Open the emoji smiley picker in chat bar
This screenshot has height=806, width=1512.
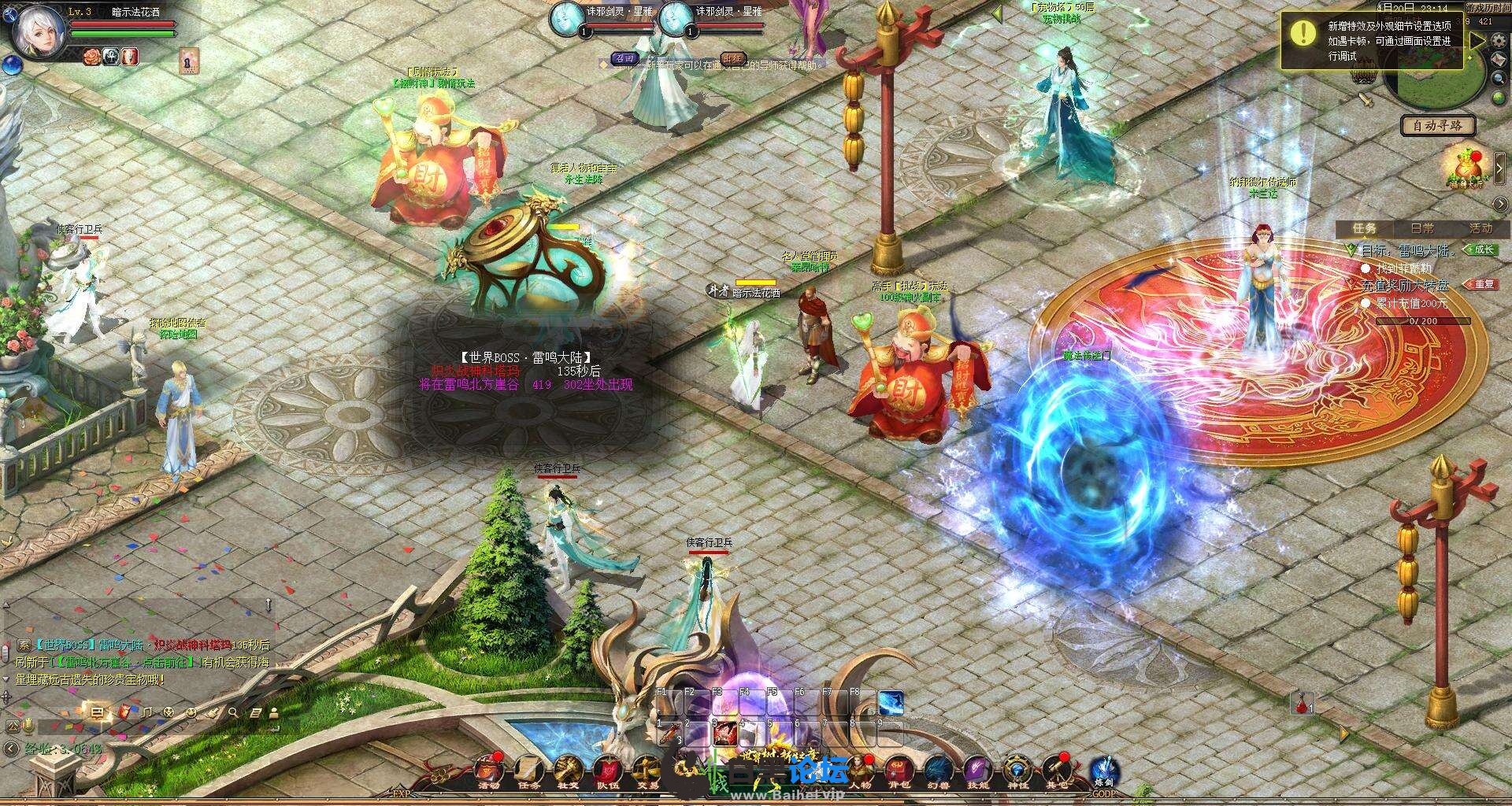coord(191,713)
